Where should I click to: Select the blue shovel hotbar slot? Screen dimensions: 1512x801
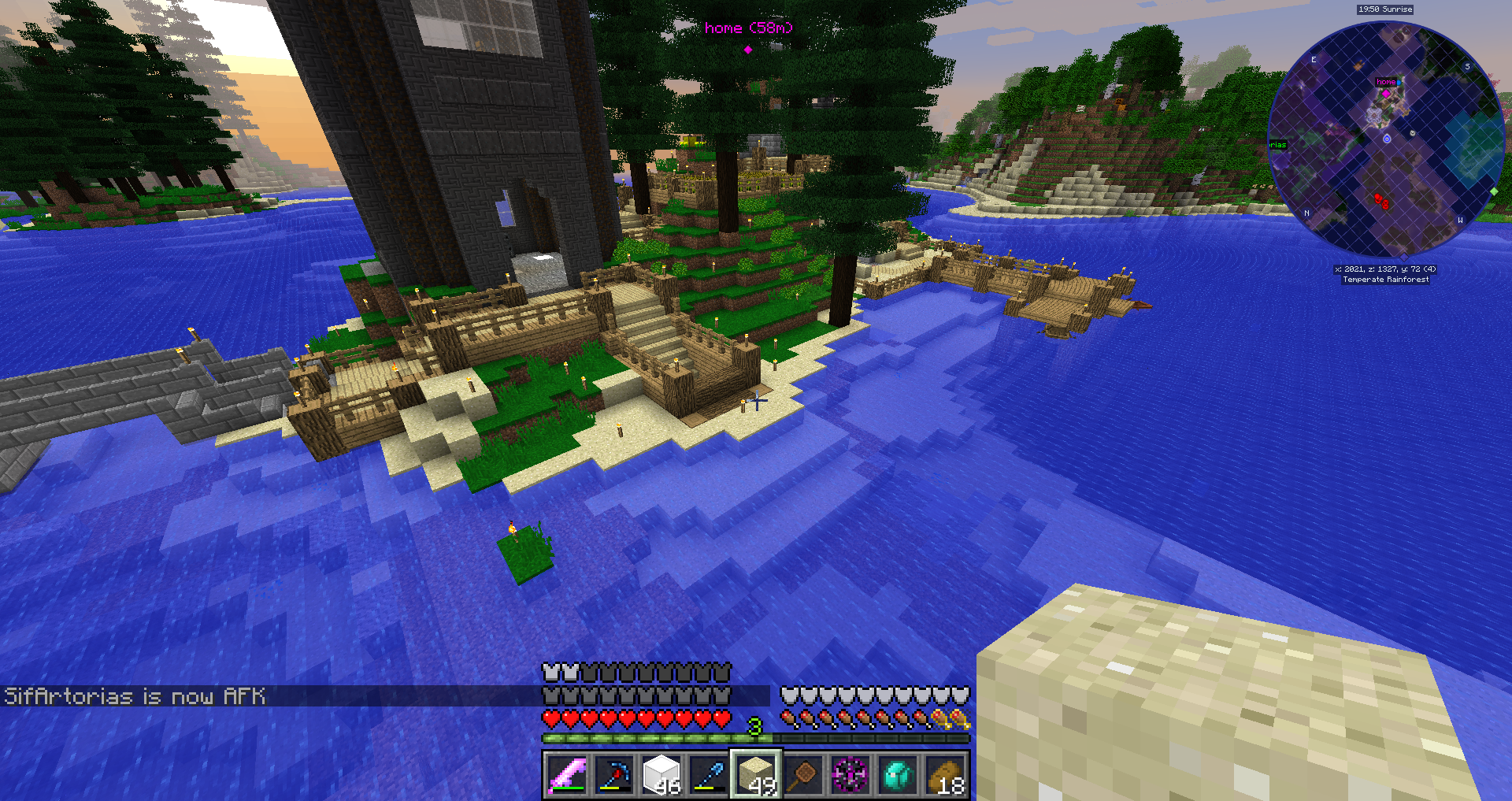pyautogui.click(x=709, y=775)
